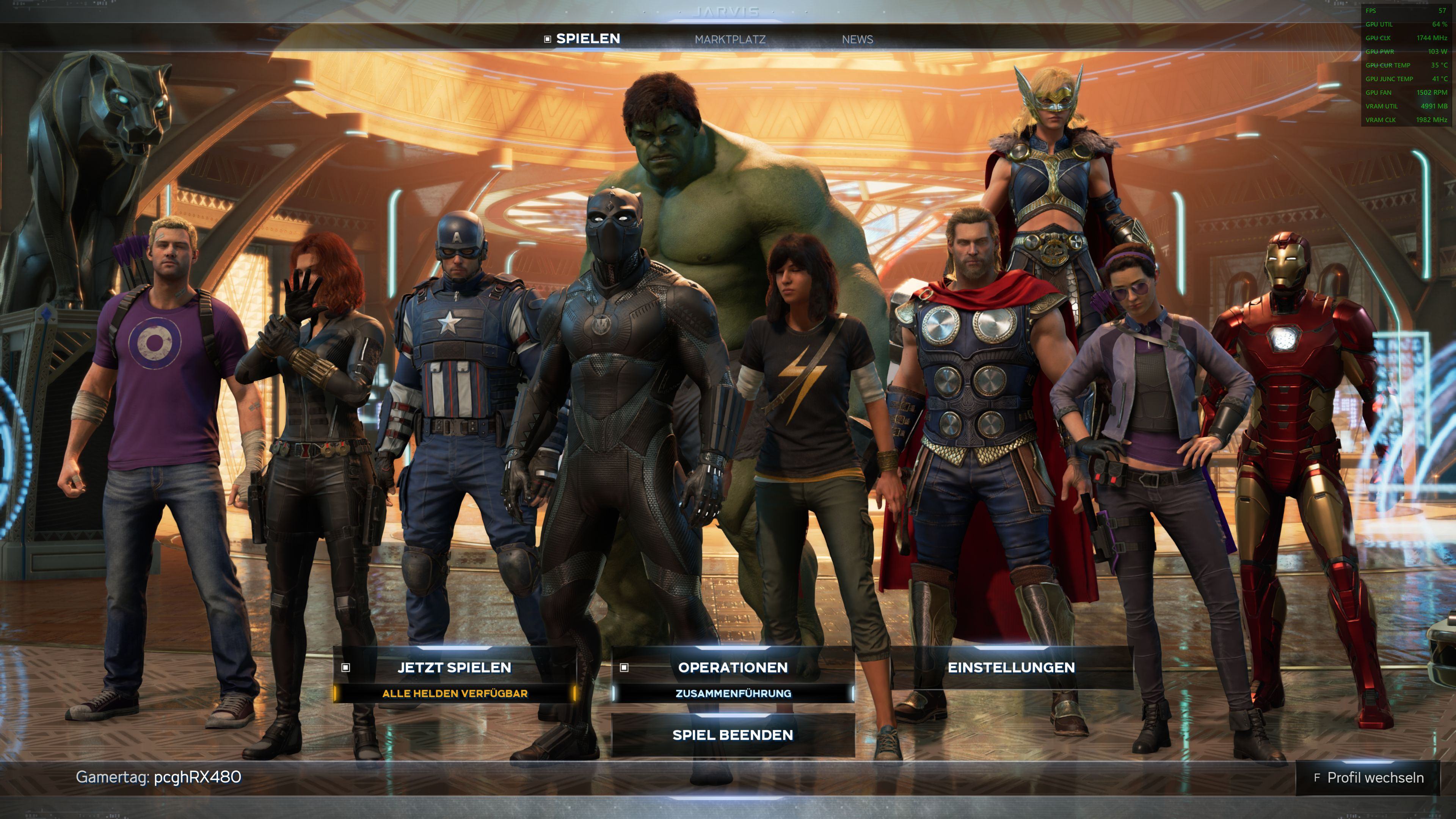Open the Marktplatz tab

(730, 39)
